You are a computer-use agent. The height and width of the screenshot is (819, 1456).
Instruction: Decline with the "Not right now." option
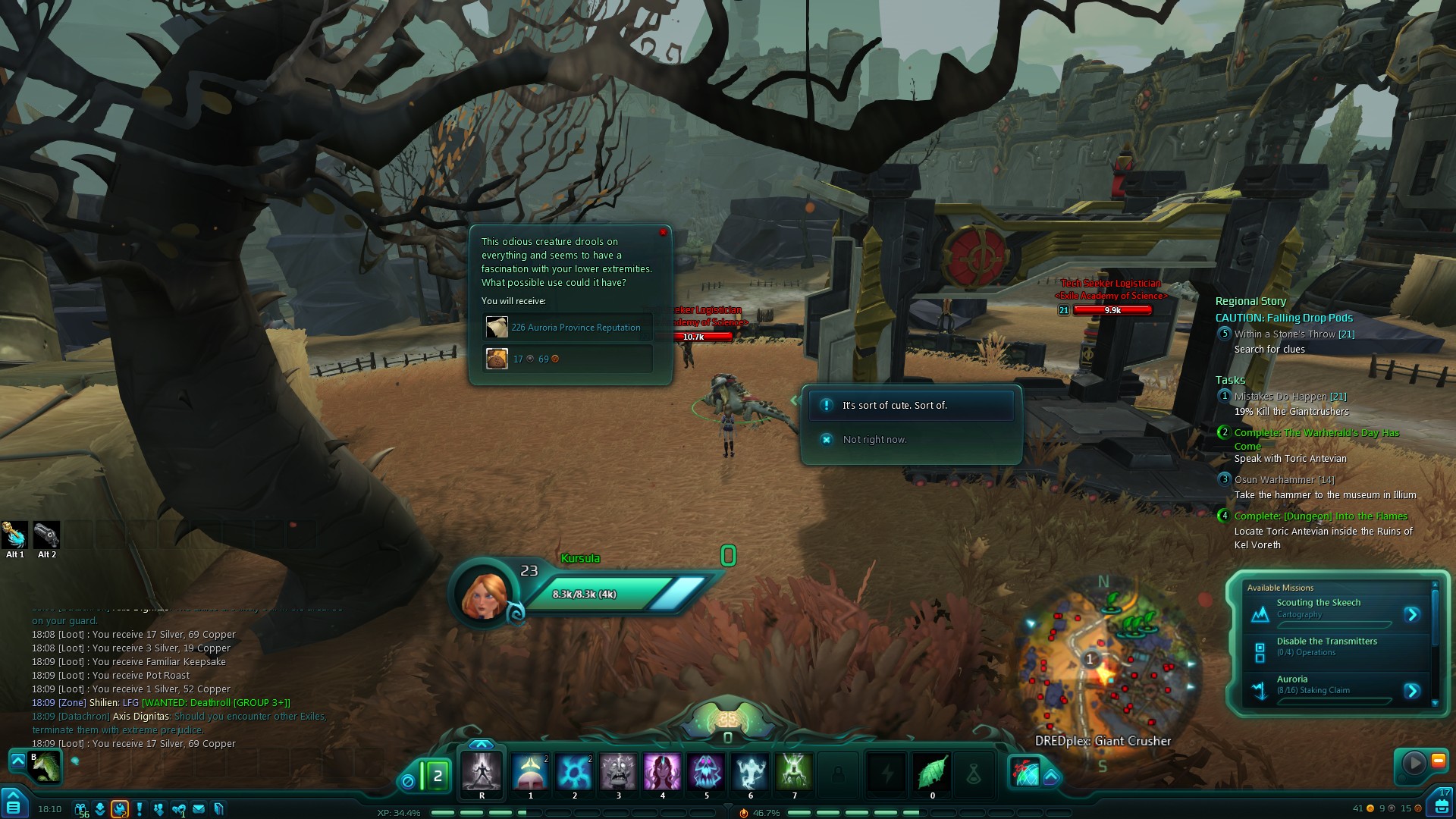(x=874, y=440)
